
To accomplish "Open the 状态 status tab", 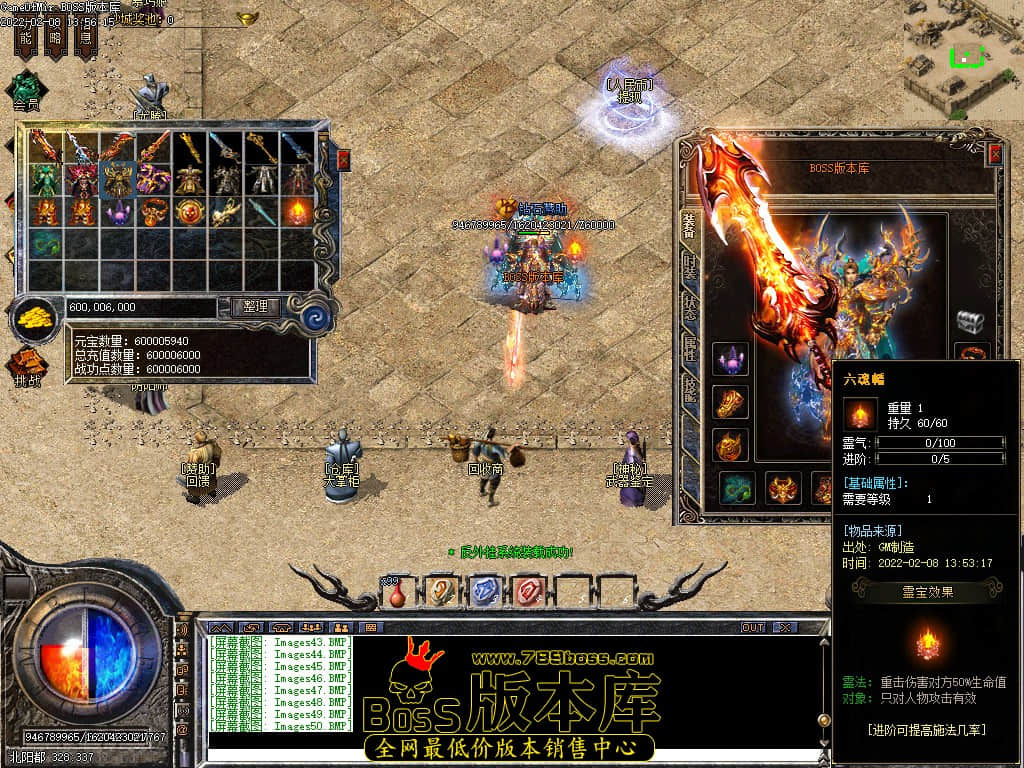I will tap(689, 307).
